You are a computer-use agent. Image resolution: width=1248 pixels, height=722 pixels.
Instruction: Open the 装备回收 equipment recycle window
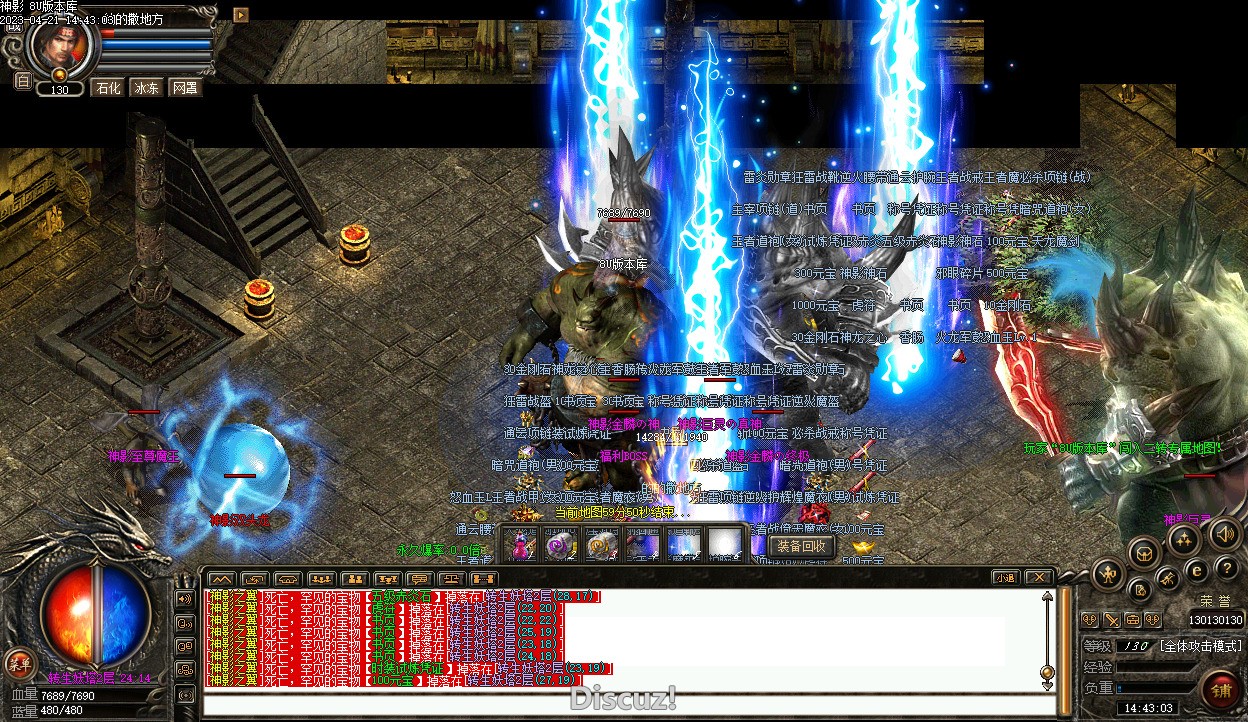800,546
